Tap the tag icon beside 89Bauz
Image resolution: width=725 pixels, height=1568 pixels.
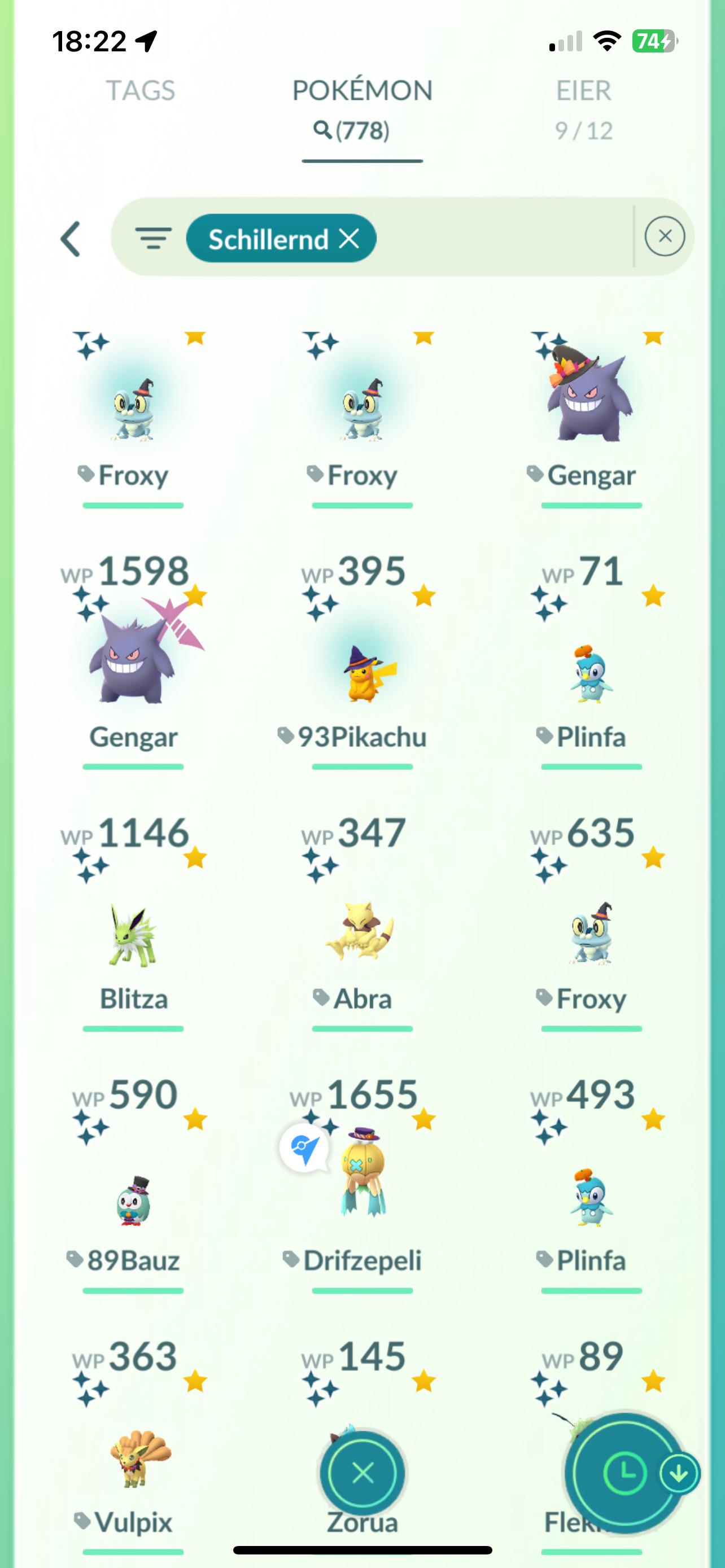click(75, 1260)
